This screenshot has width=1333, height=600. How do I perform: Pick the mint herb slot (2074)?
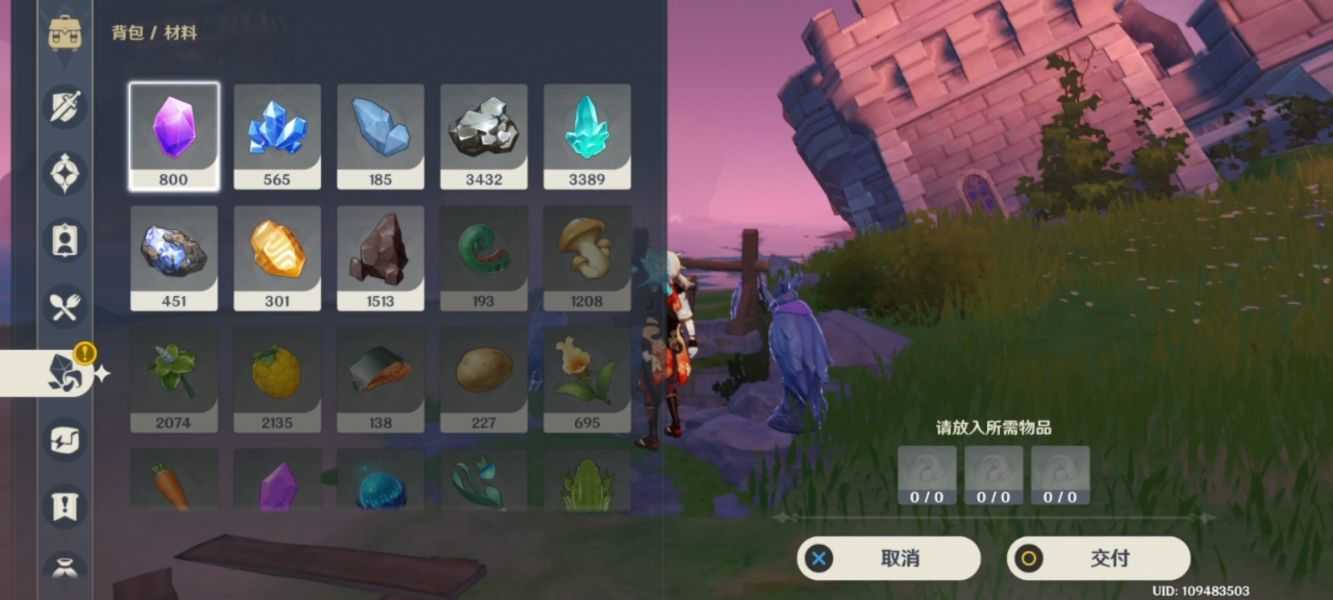pos(174,380)
